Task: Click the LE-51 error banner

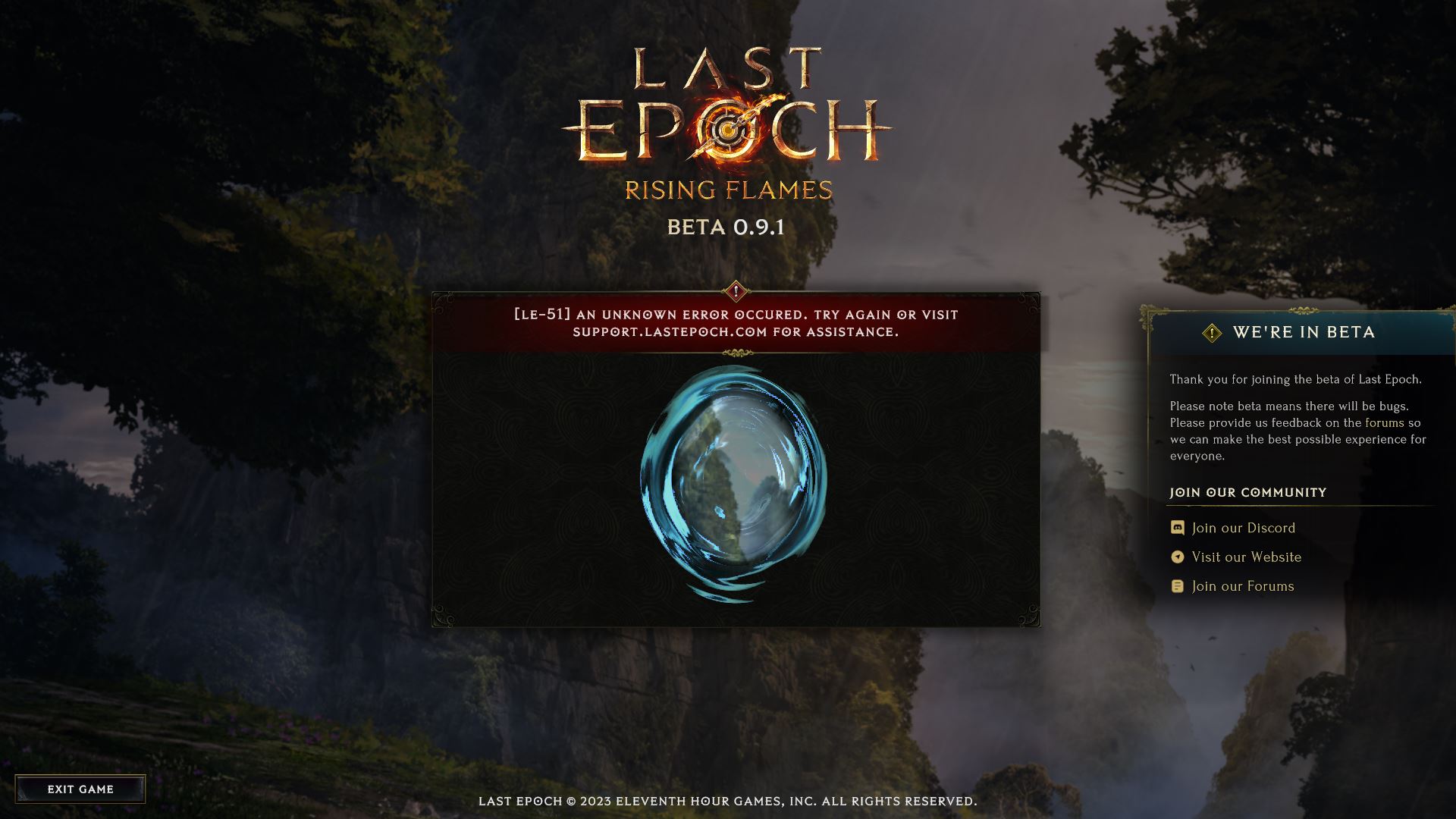Action: [x=734, y=323]
